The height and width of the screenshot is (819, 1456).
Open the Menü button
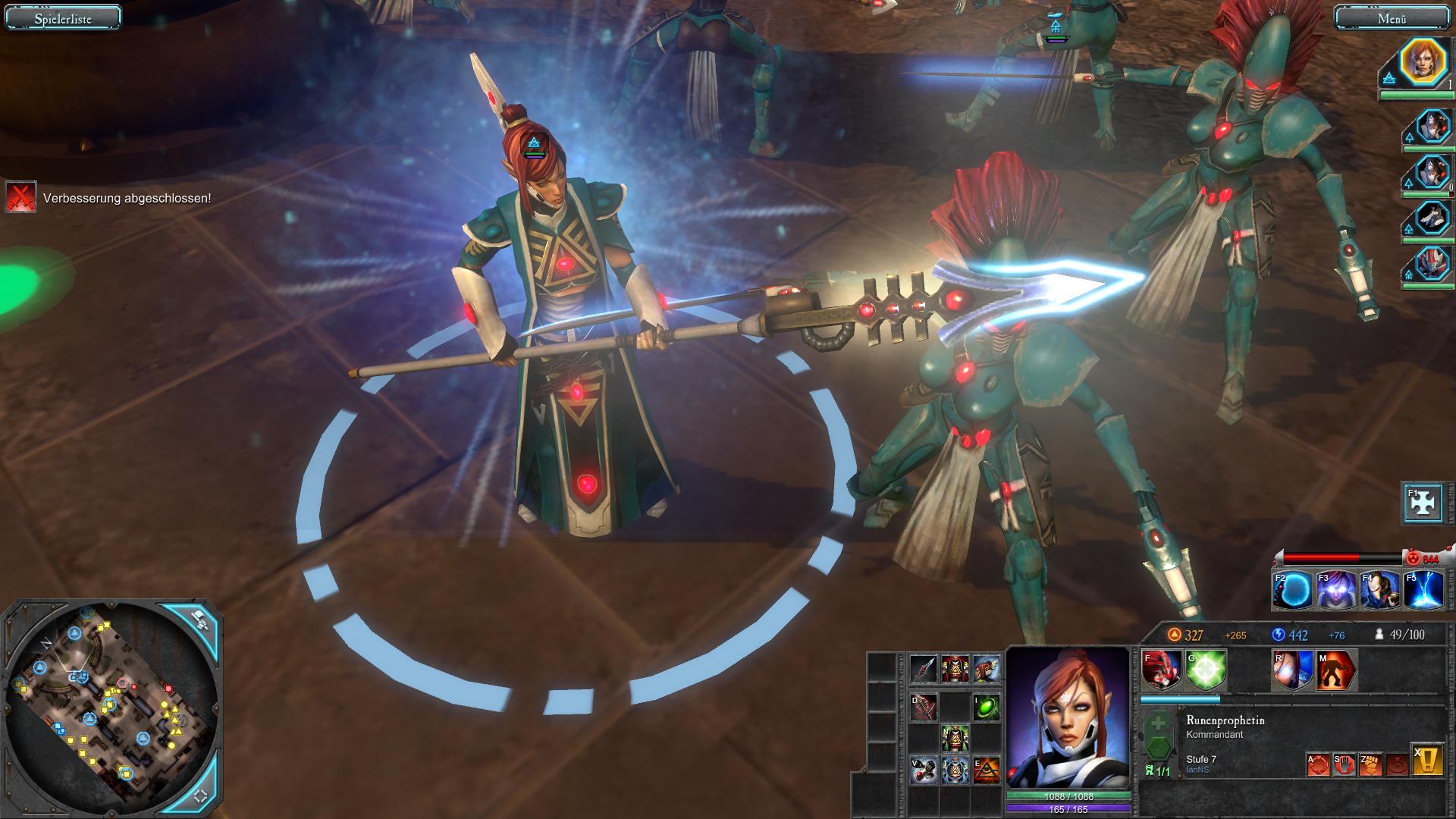click(x=1392, y=18)
